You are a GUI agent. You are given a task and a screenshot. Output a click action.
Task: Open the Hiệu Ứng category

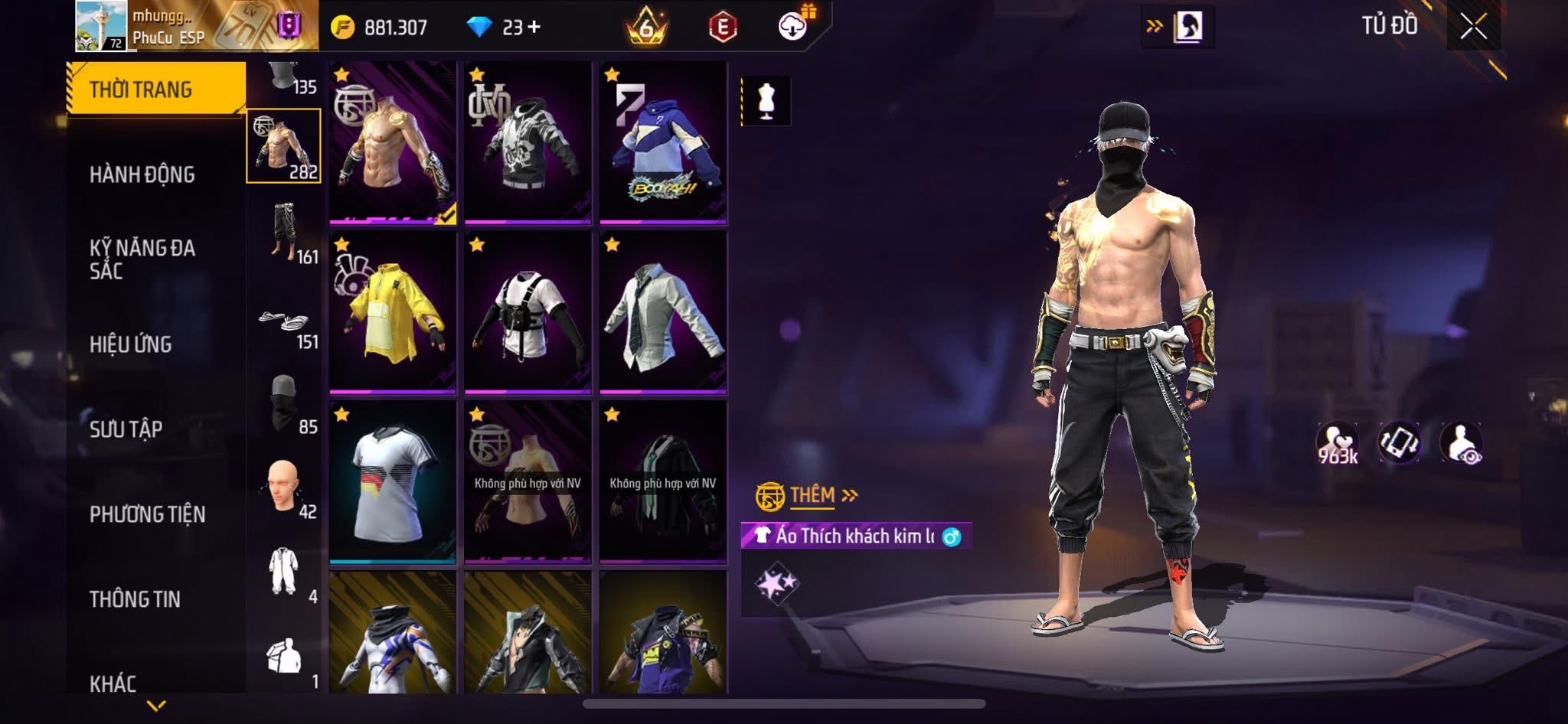(131, 344)
